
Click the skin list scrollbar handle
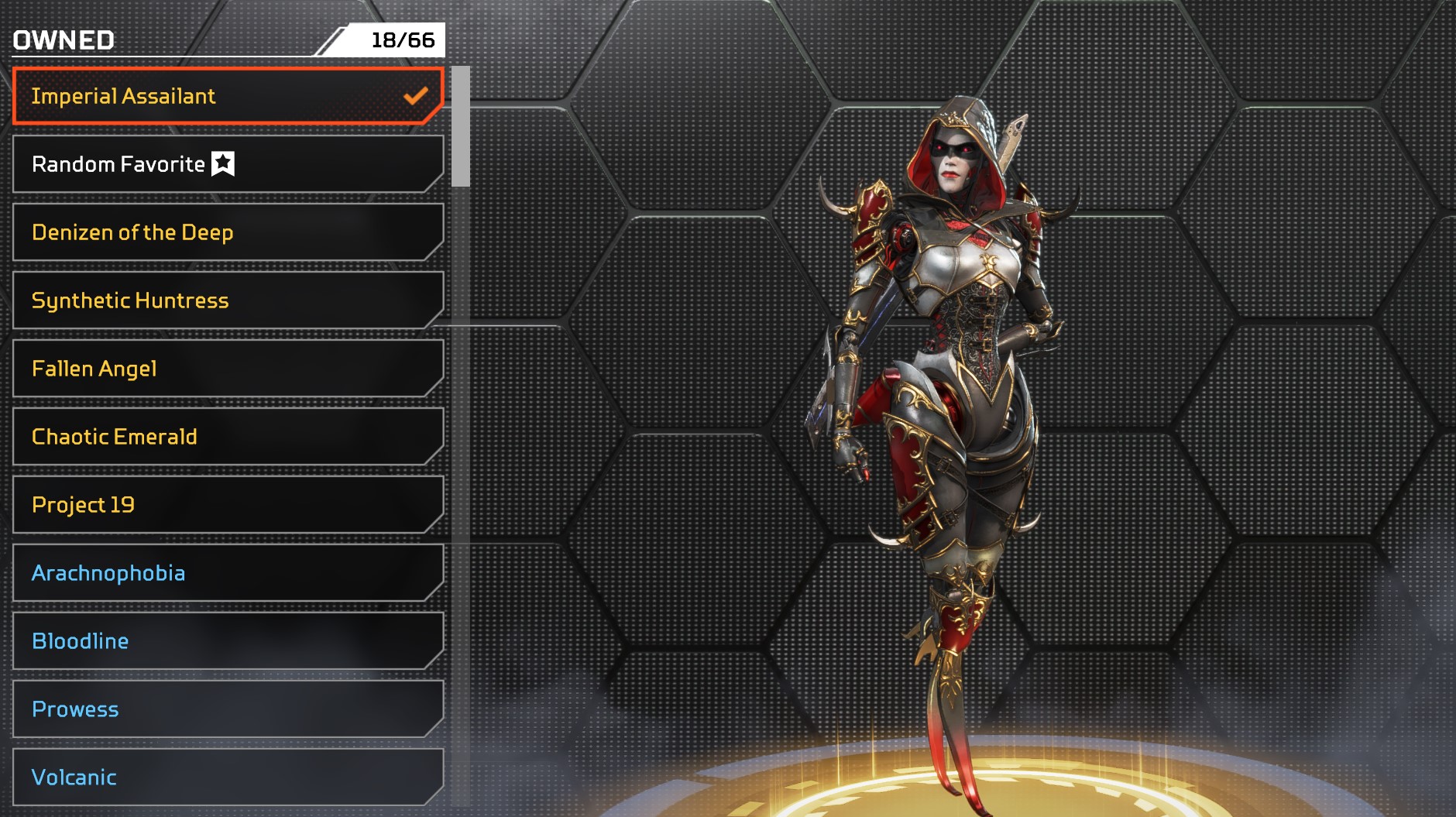461,126
